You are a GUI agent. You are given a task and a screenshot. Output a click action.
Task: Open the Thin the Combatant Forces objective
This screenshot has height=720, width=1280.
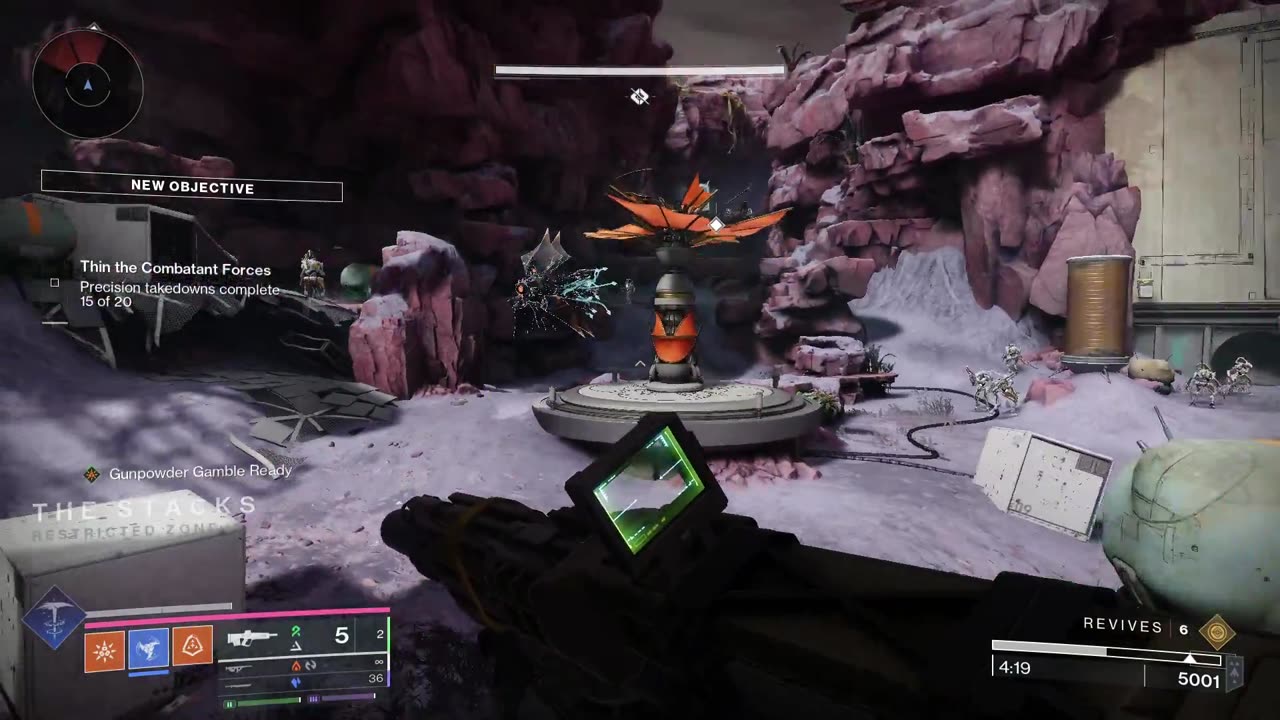point(175,269)
